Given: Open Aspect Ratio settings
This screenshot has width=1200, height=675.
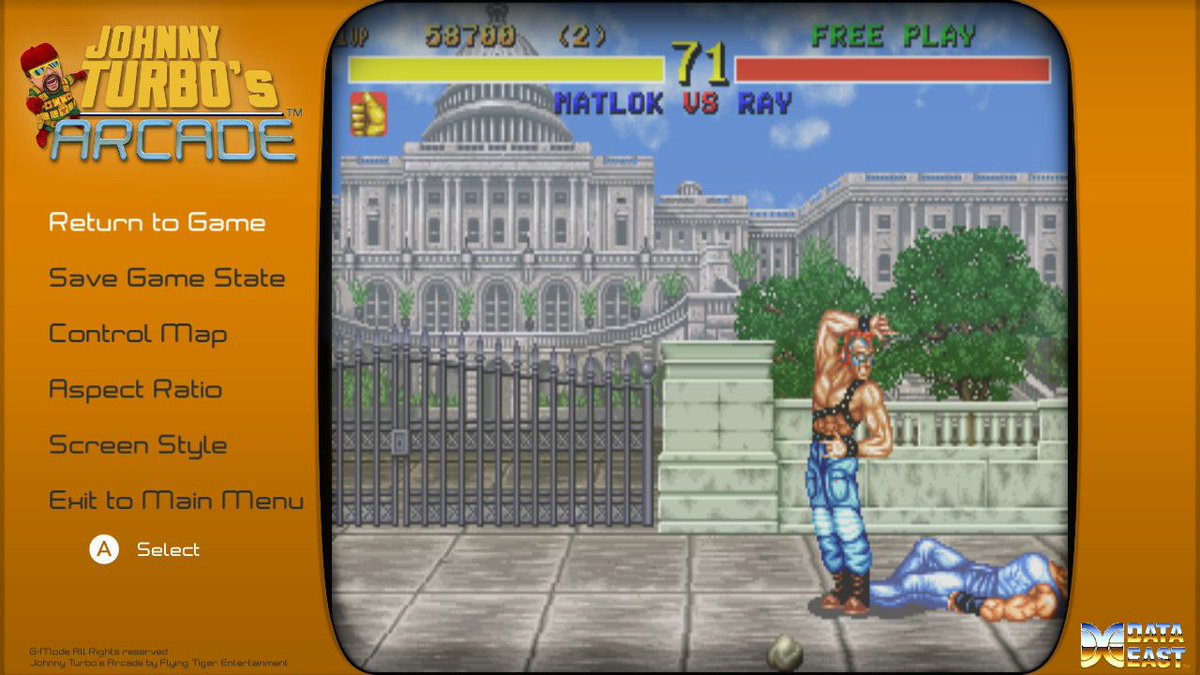Looking at the screenshot, I should 135,390.
